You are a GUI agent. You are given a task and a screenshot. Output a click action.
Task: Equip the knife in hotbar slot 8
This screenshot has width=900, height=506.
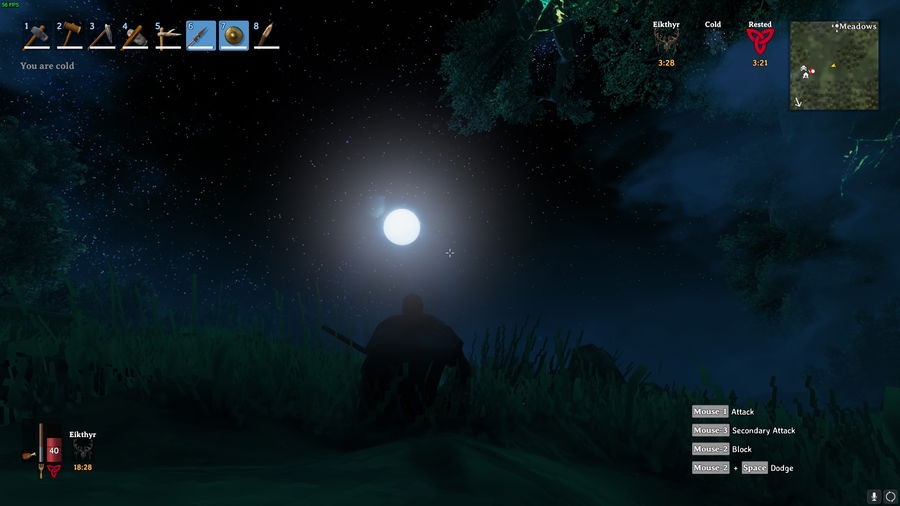click(x=266, y=36)
